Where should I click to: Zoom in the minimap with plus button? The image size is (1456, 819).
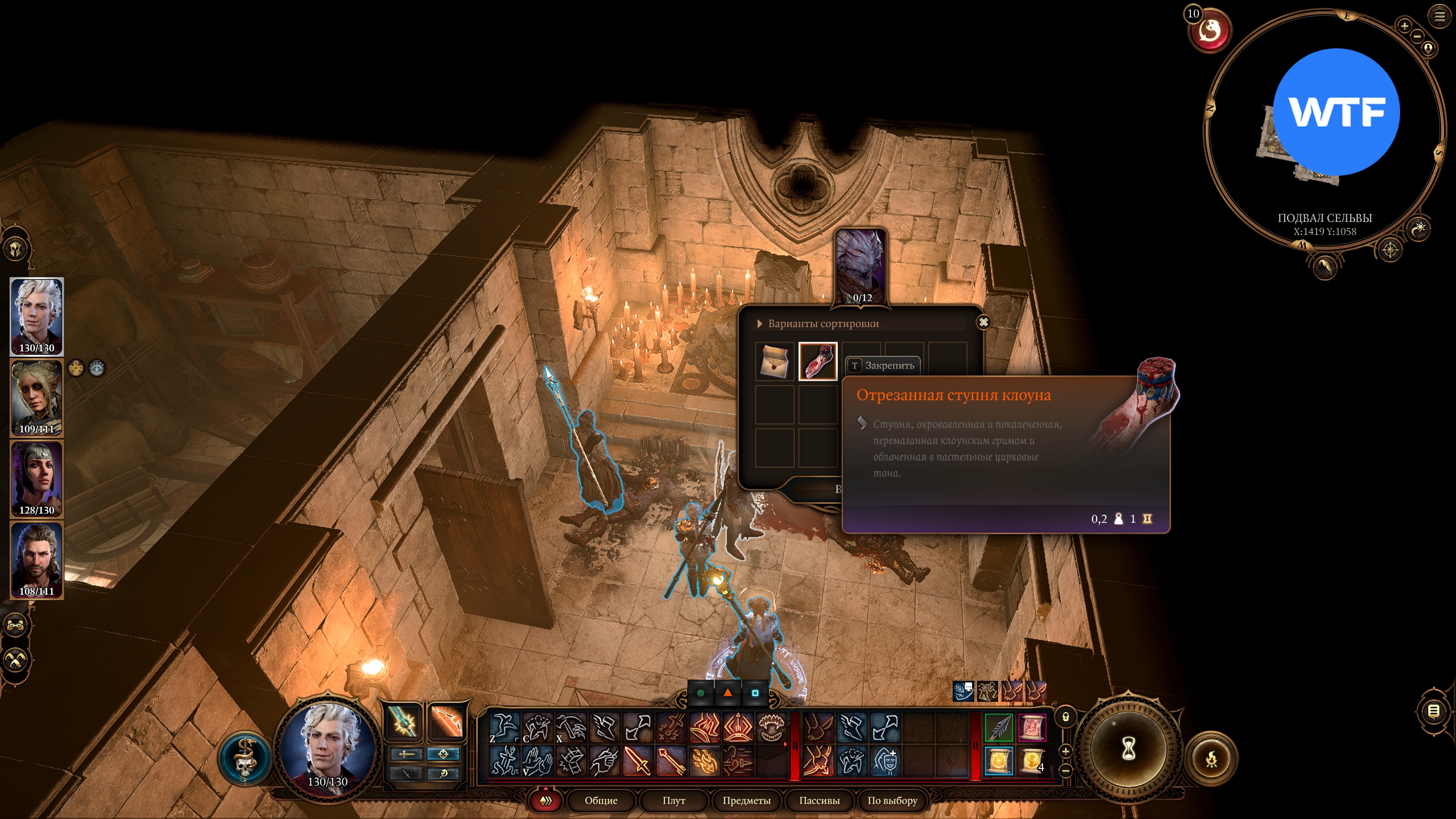(x=1404, y=26)
